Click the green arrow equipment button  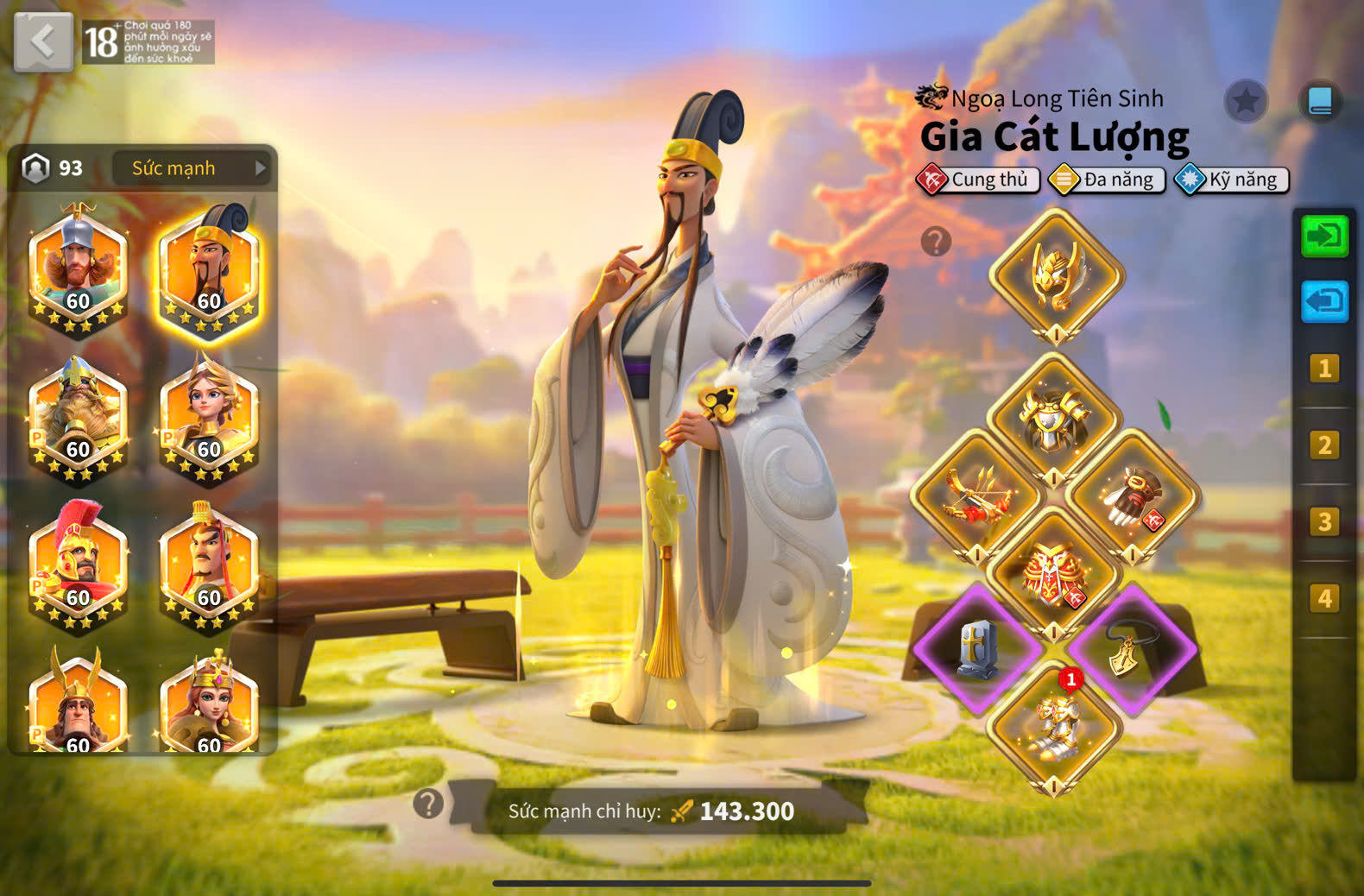(x=1324, y=236)
